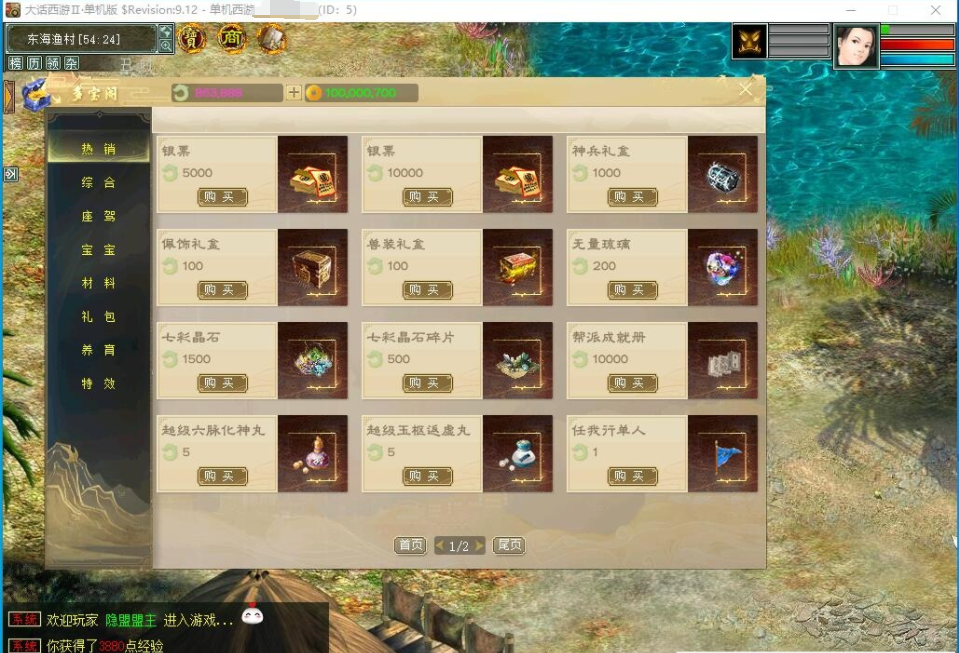Screen dimensions: 959x653
Task: Select the 宝宝 pets category
Action: [99, 250]
